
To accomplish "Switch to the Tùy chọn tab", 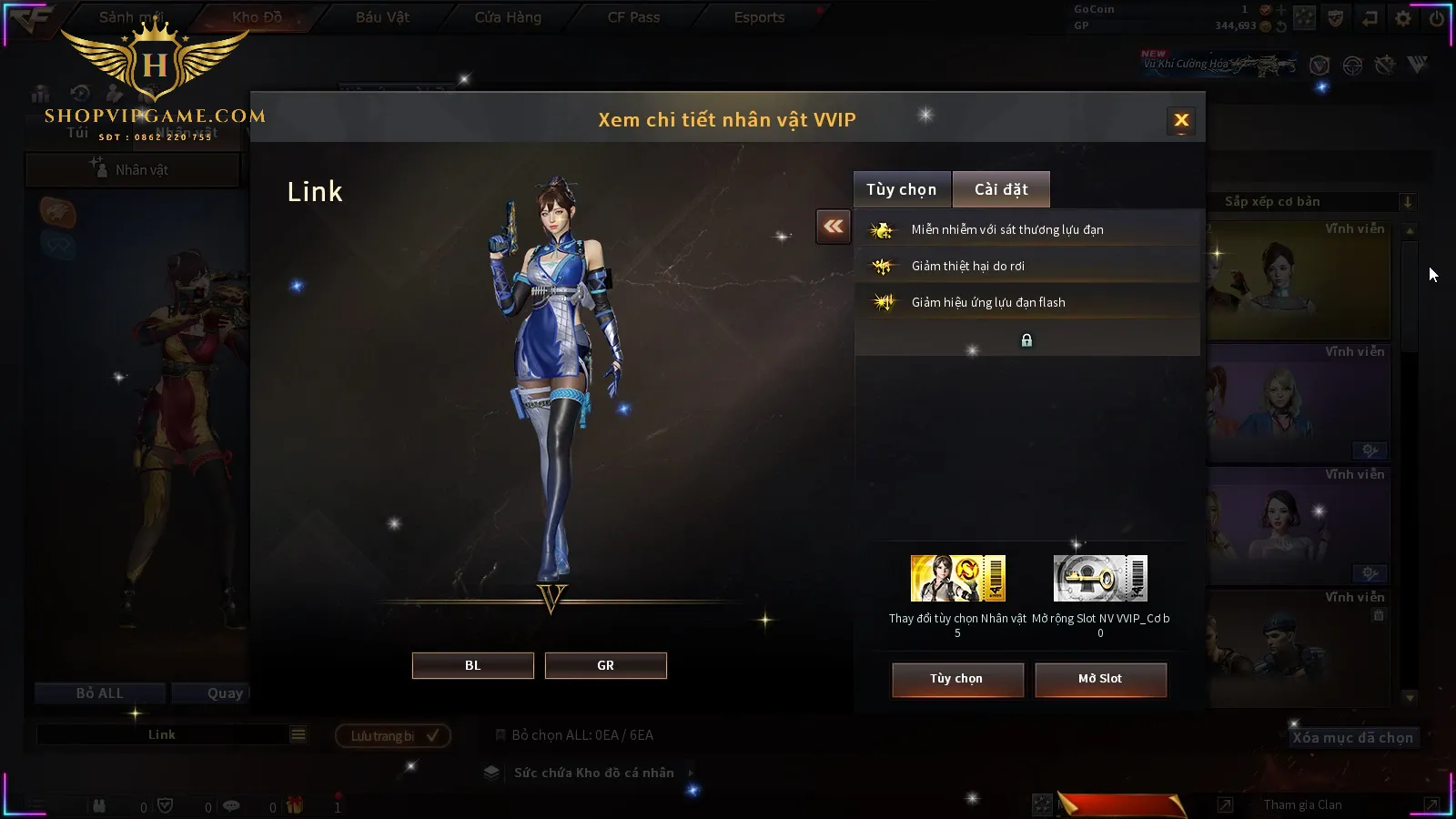I will 901,189.
